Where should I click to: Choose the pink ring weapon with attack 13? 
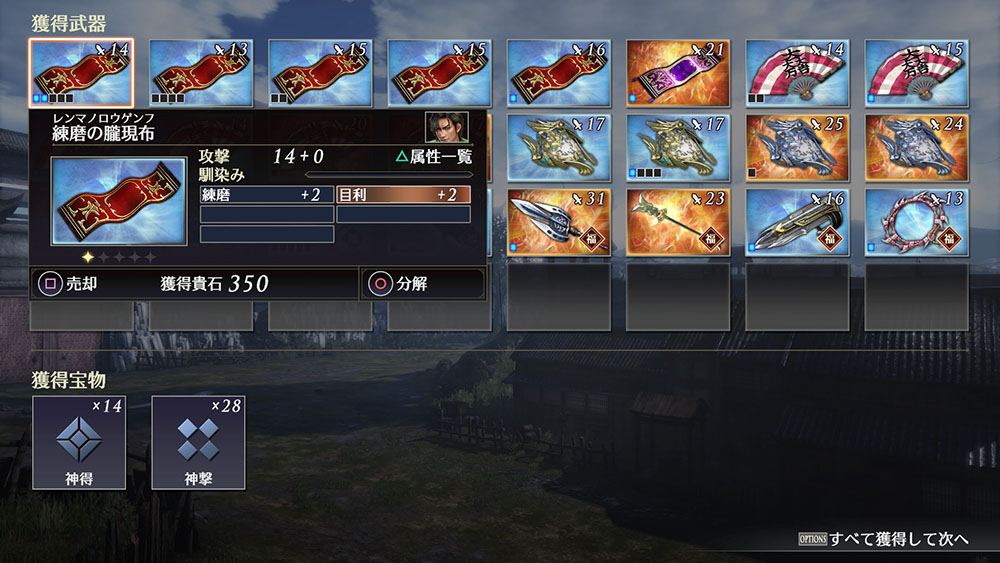[x=916, y=222]
